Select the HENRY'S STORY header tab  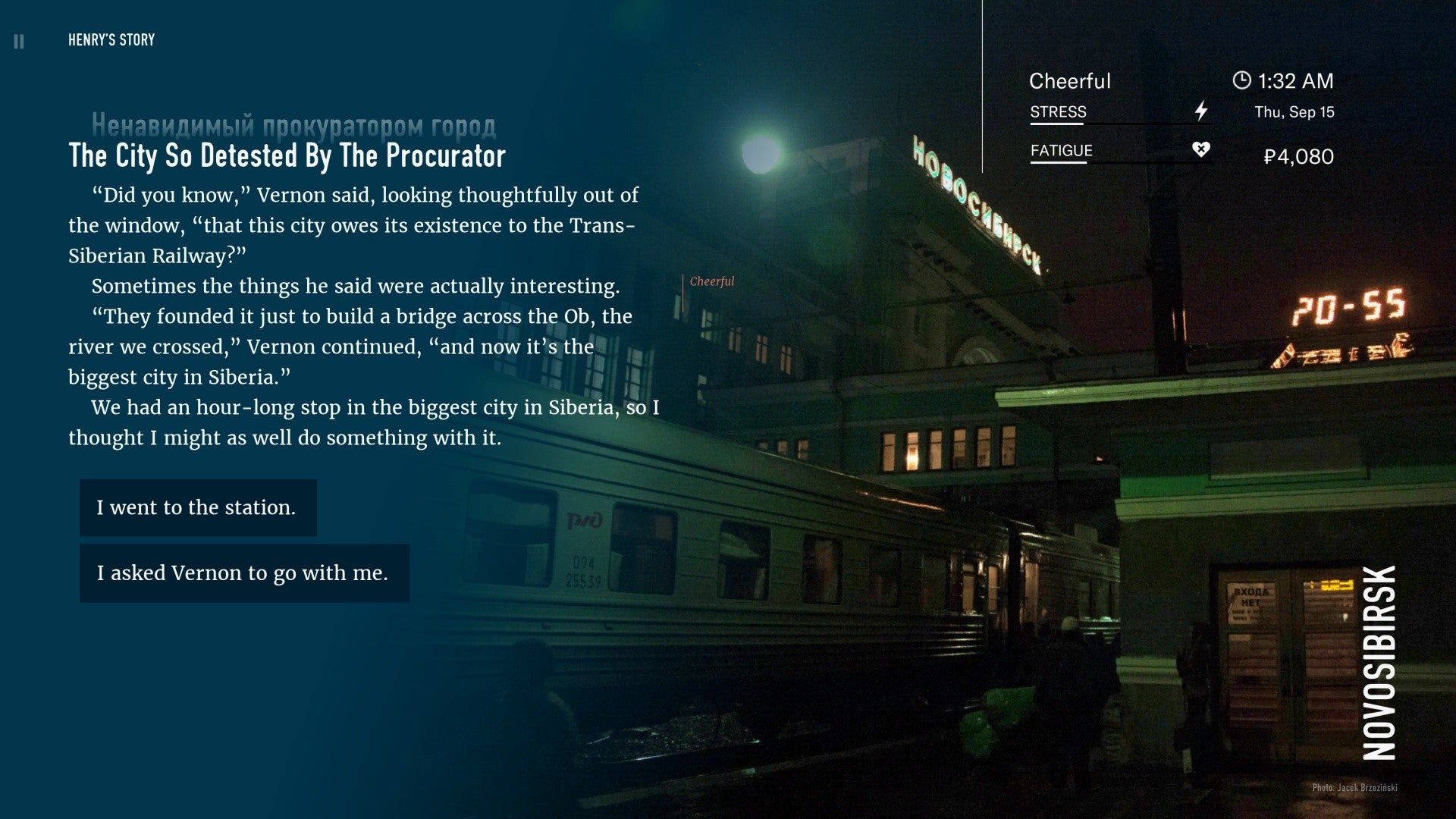110,39
